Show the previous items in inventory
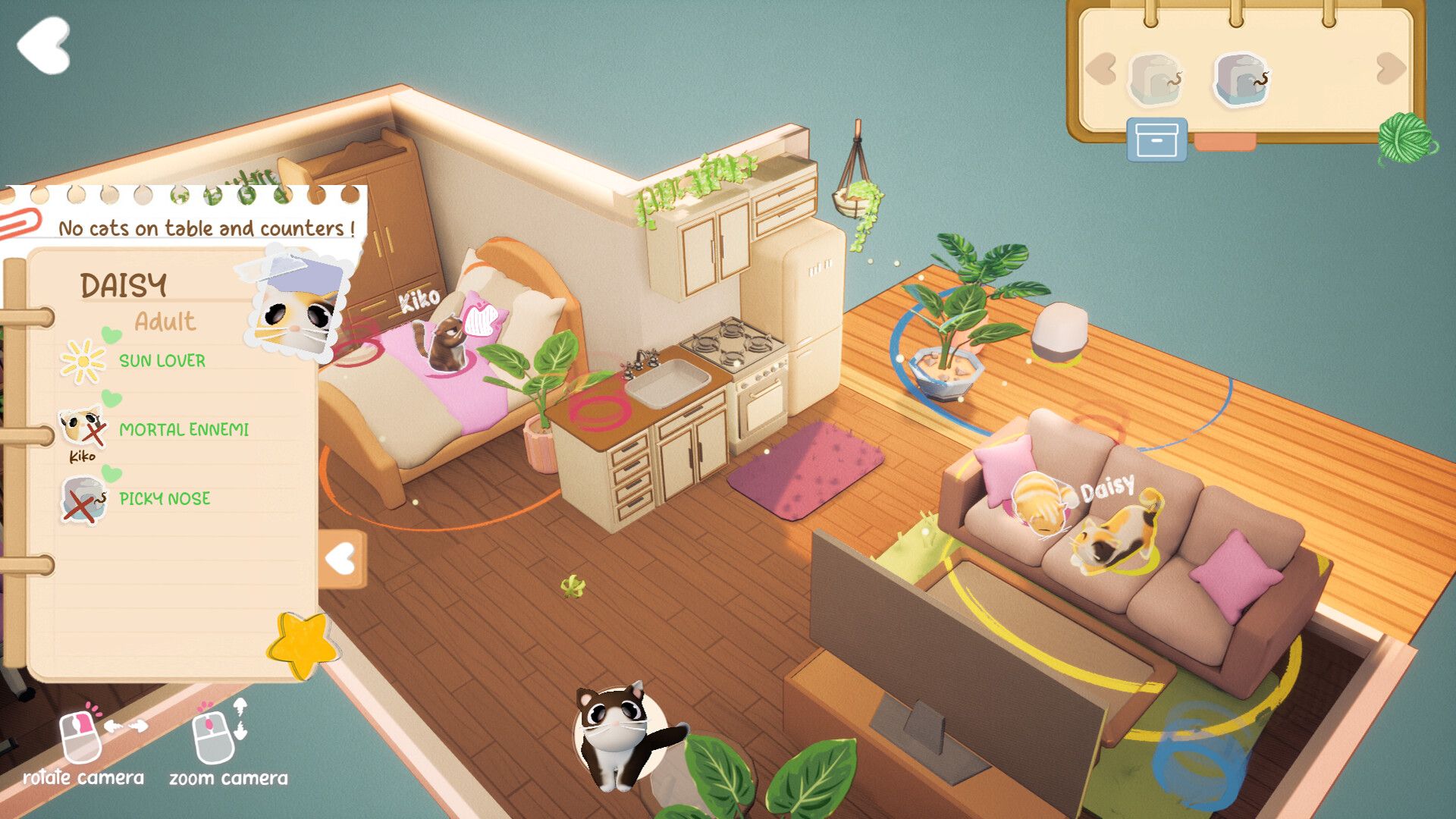The height and width of the screenshot is (819, 1456). coord(1101,69)
